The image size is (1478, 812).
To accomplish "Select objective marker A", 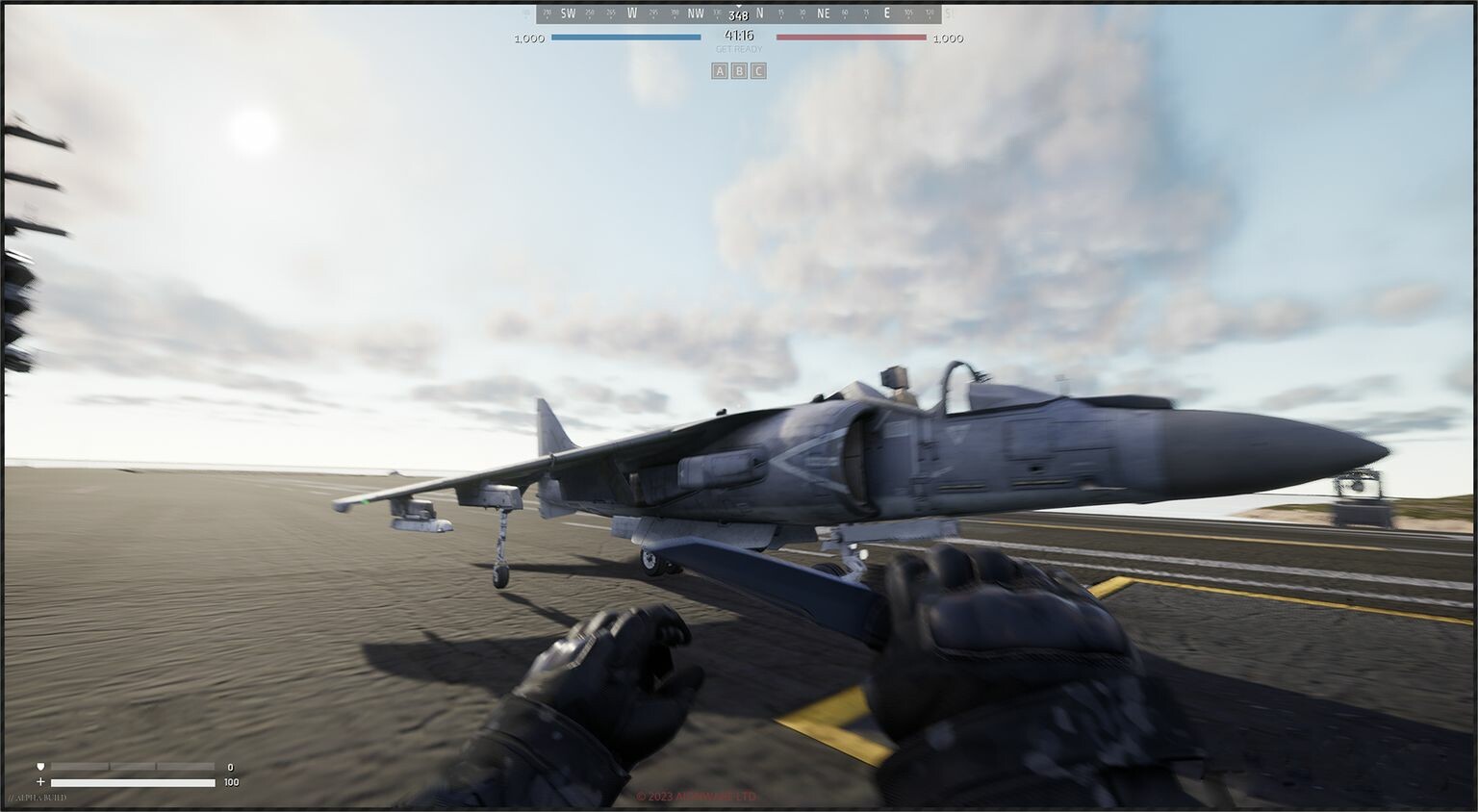I will pos(718,70).
